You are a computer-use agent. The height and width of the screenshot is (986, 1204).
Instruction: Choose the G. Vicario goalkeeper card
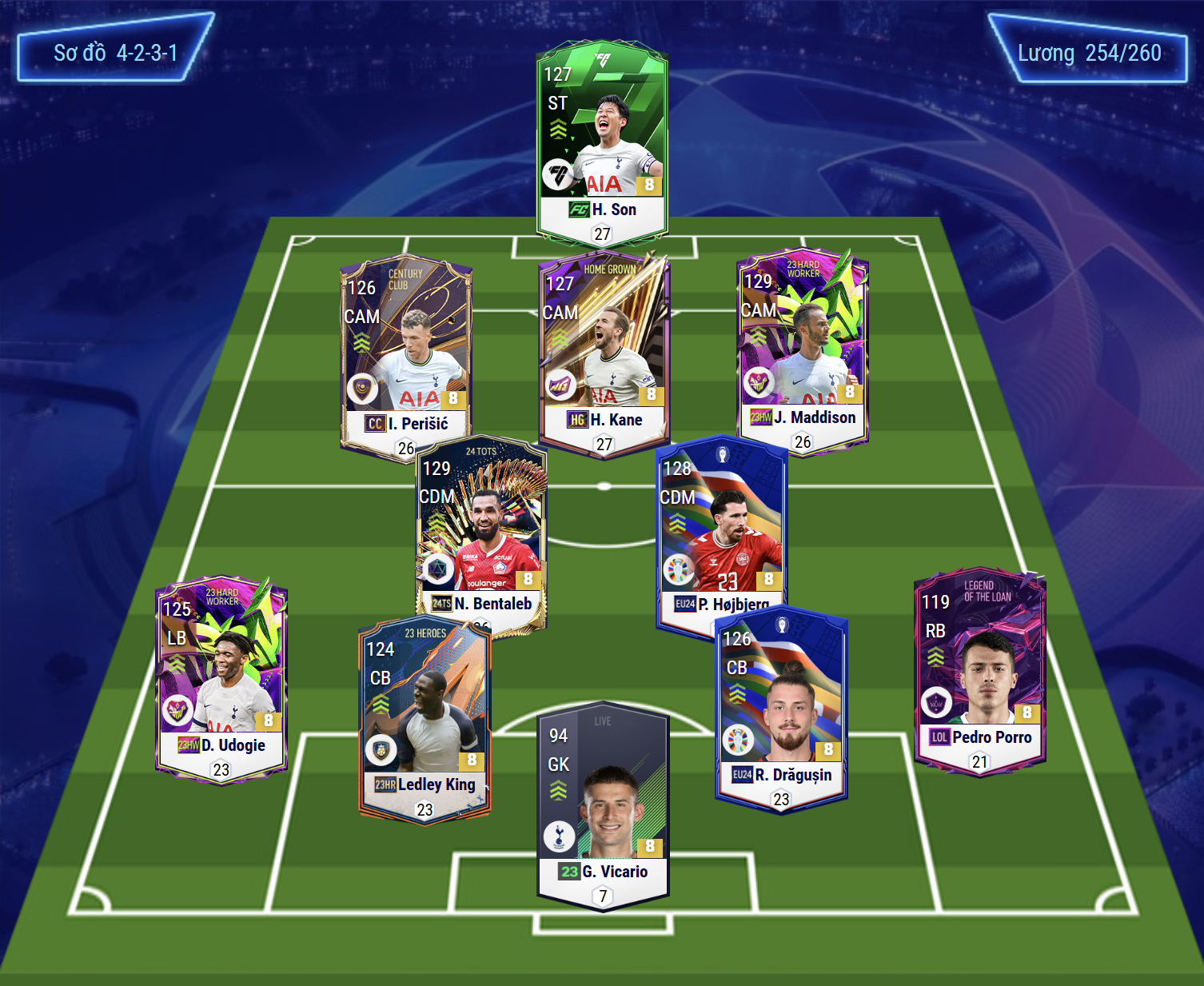click(x=604, y=806)
